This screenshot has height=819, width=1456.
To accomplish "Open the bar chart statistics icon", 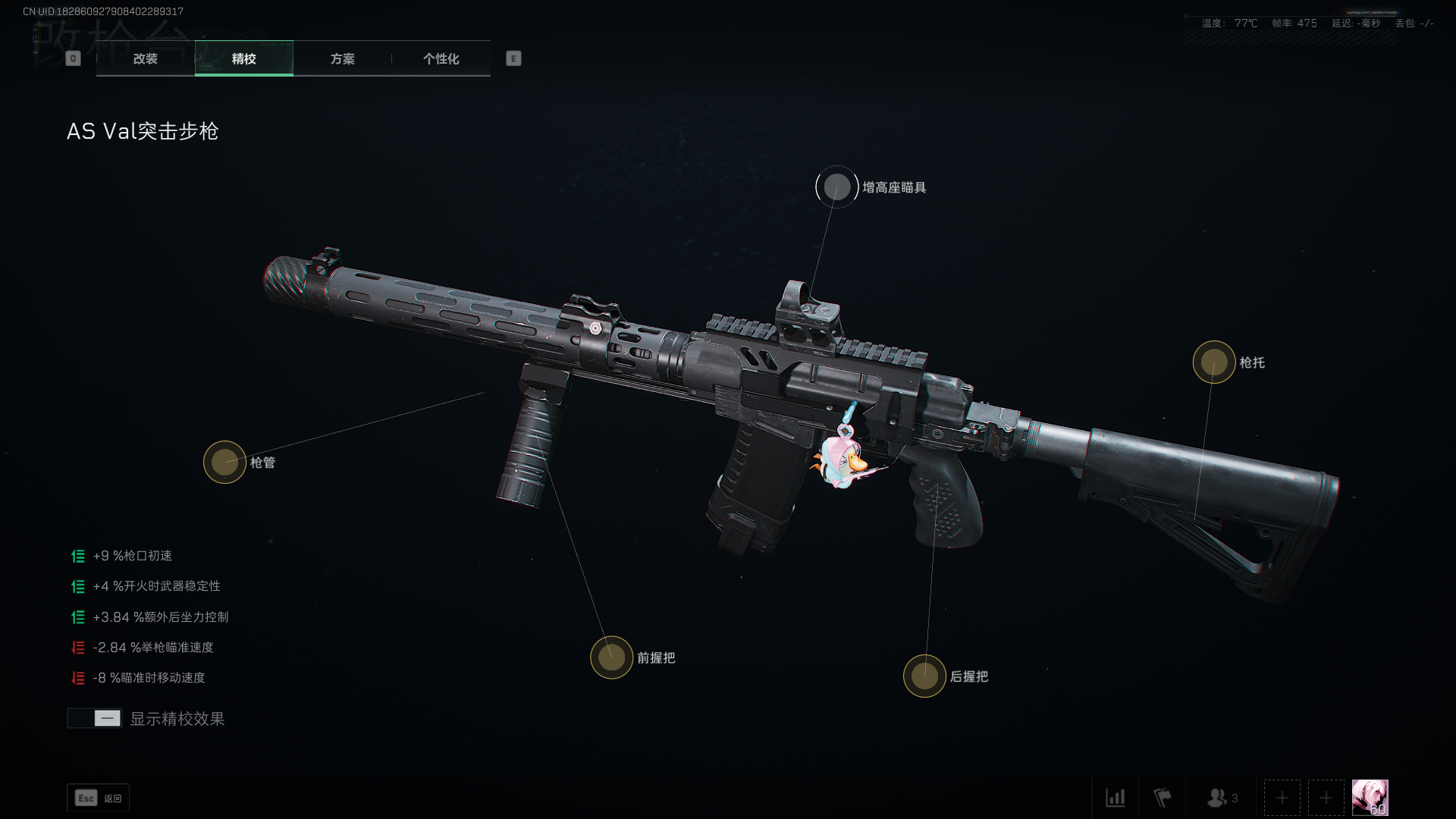I will [x=1115, y=798].
